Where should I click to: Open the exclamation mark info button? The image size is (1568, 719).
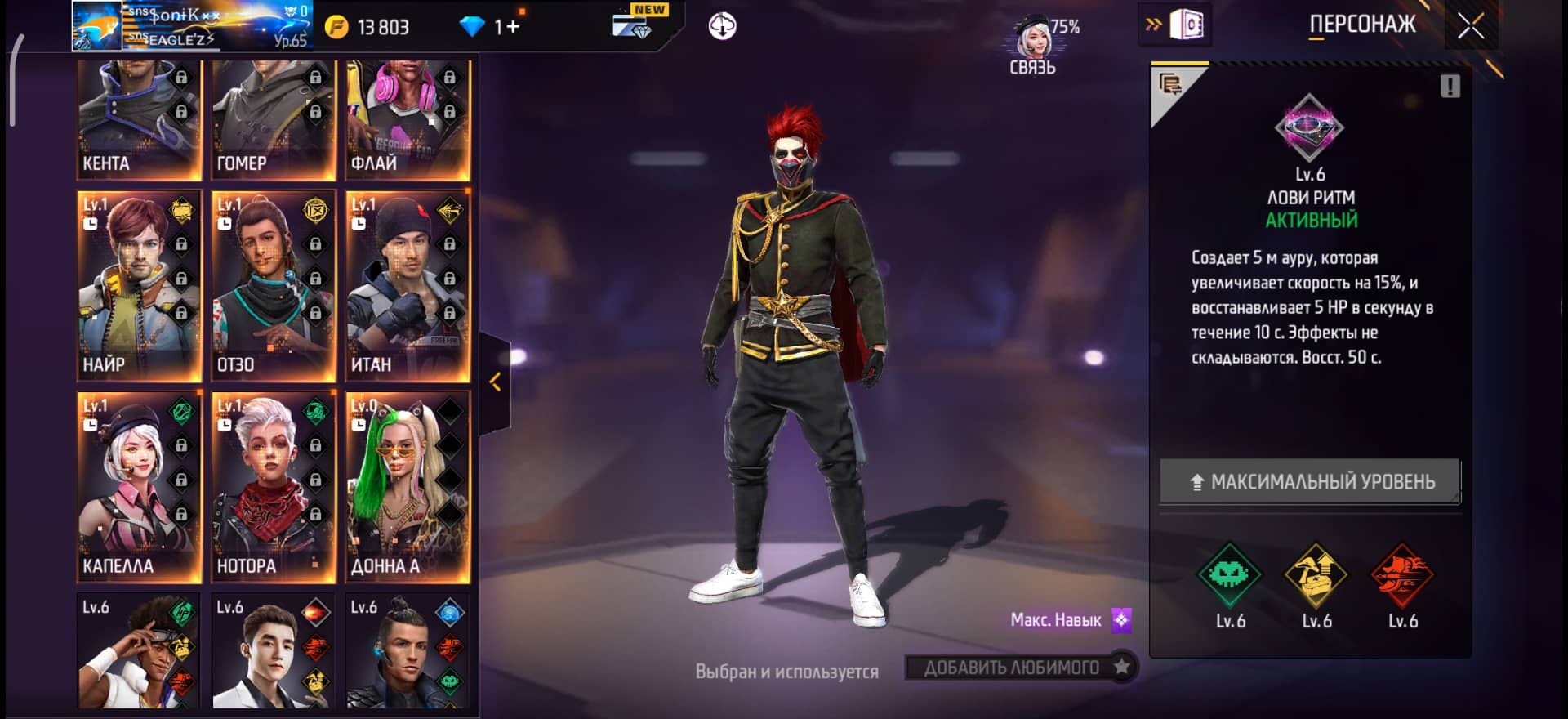coord(1450,87)
